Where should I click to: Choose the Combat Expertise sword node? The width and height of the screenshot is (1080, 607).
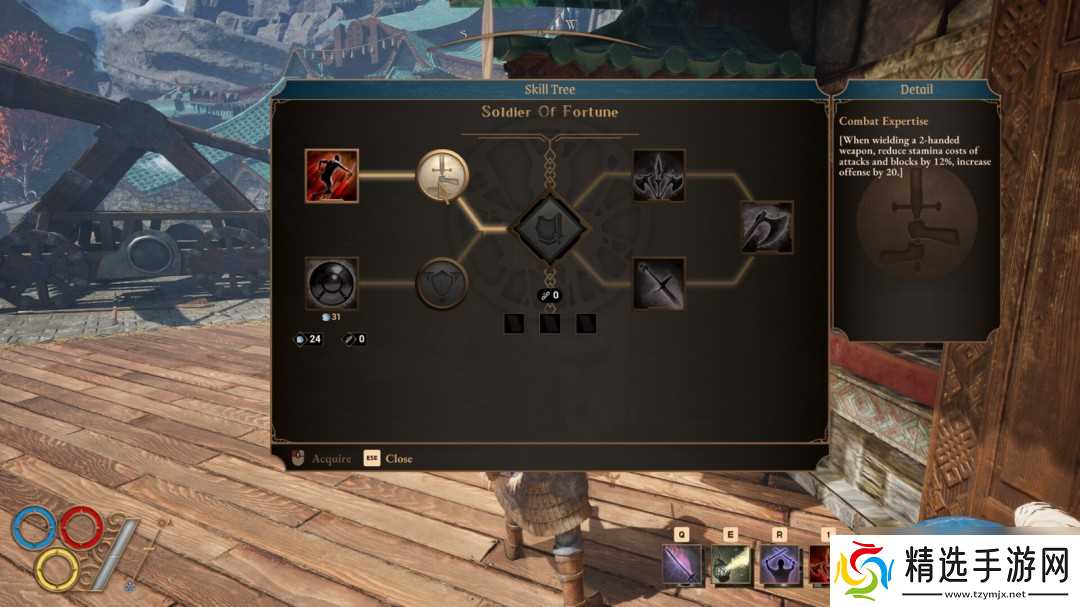tap(442, 176)
